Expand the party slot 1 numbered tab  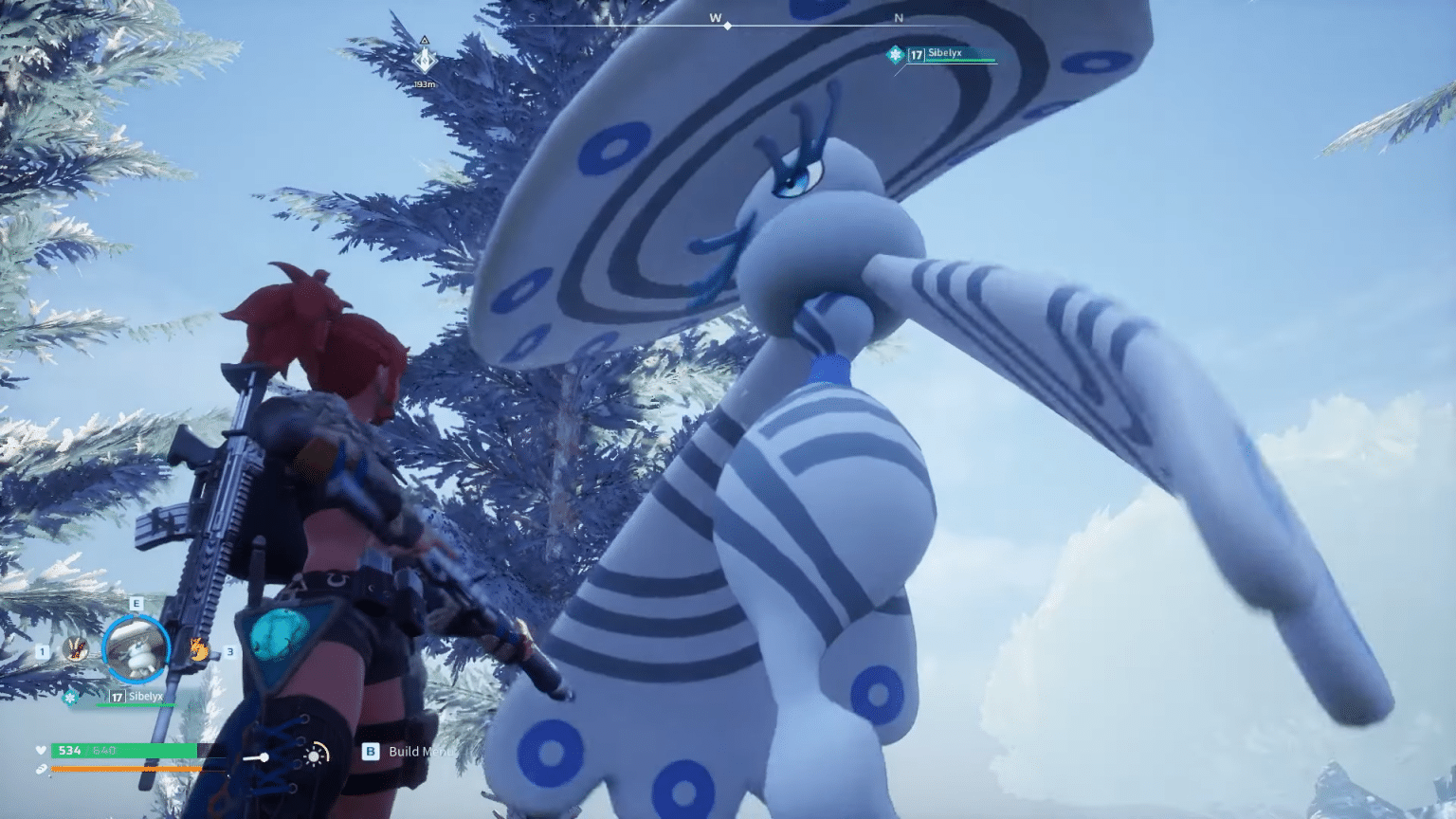(x=41, y=652)
